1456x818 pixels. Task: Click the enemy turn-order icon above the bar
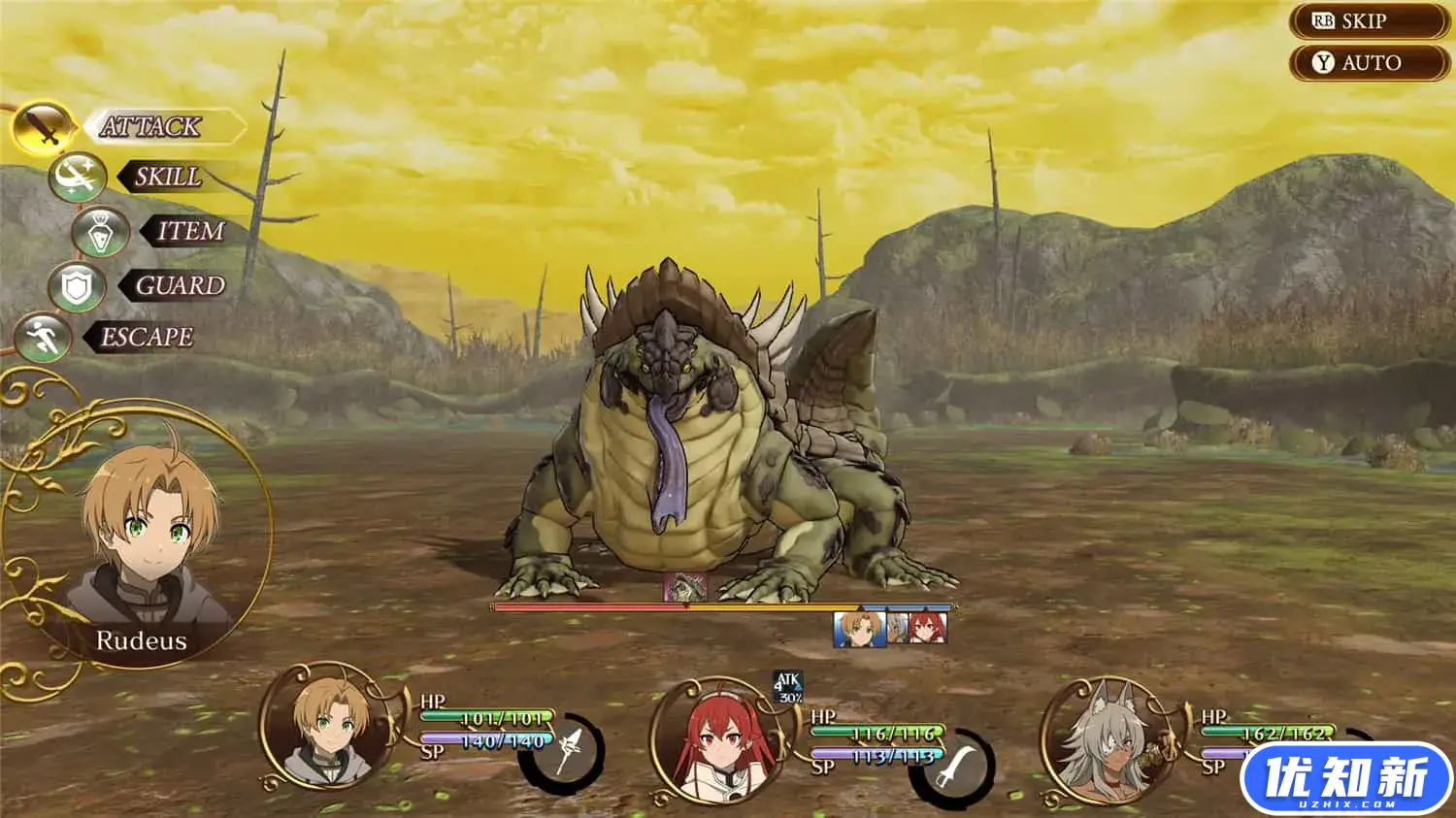[685, 588]
